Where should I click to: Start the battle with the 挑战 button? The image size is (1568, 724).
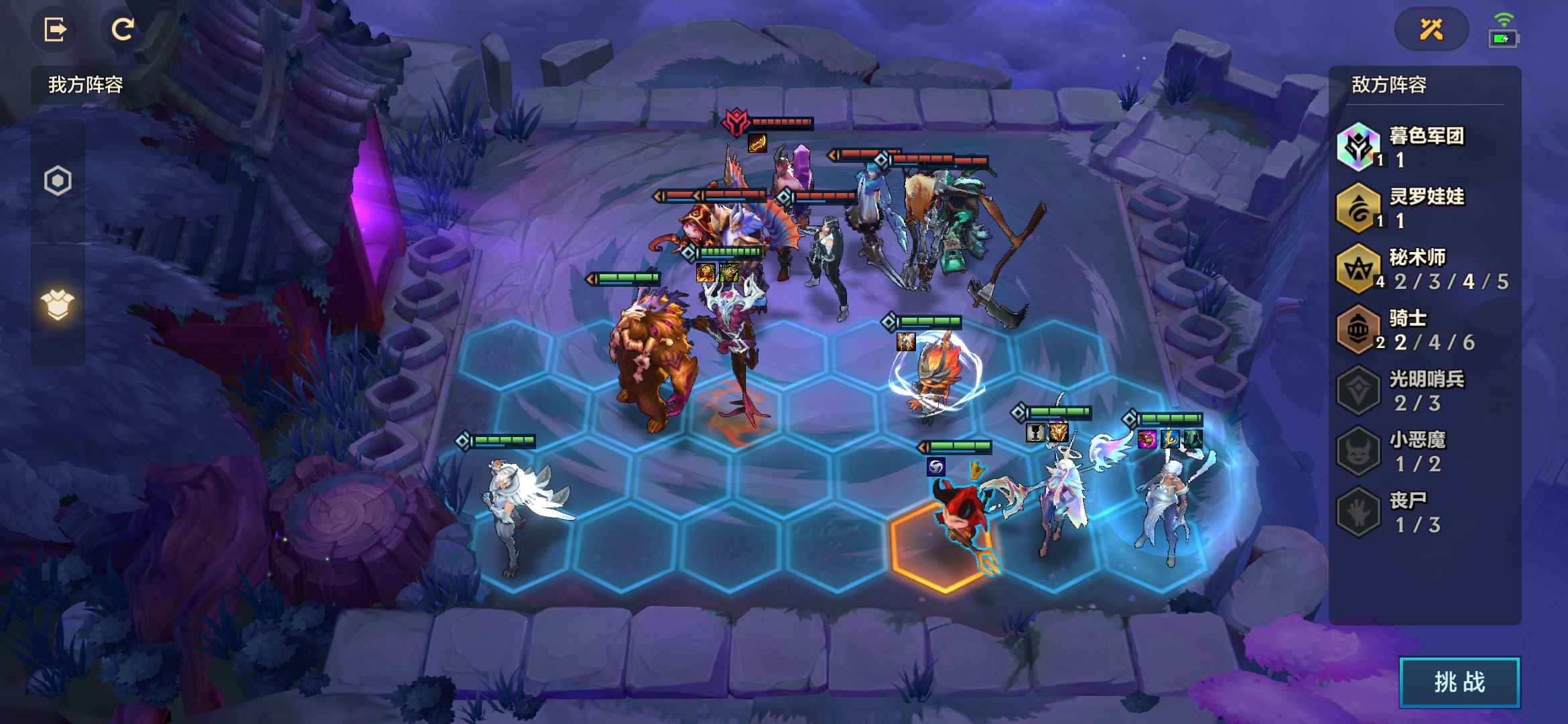pos(1459,682)
